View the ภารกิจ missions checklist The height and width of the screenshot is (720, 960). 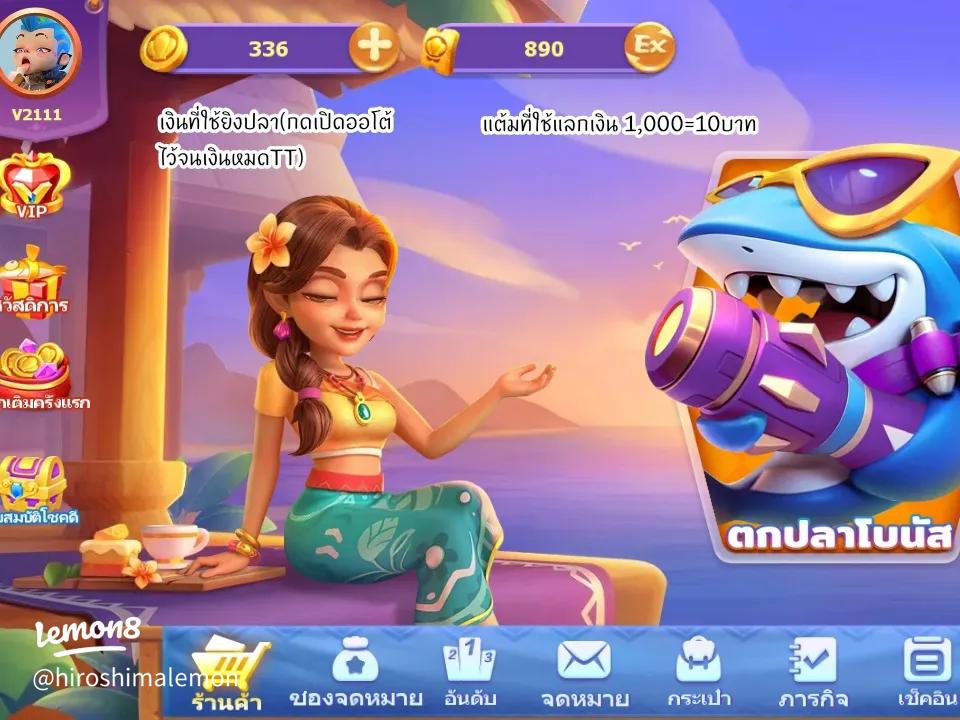(x=812, y=672)
